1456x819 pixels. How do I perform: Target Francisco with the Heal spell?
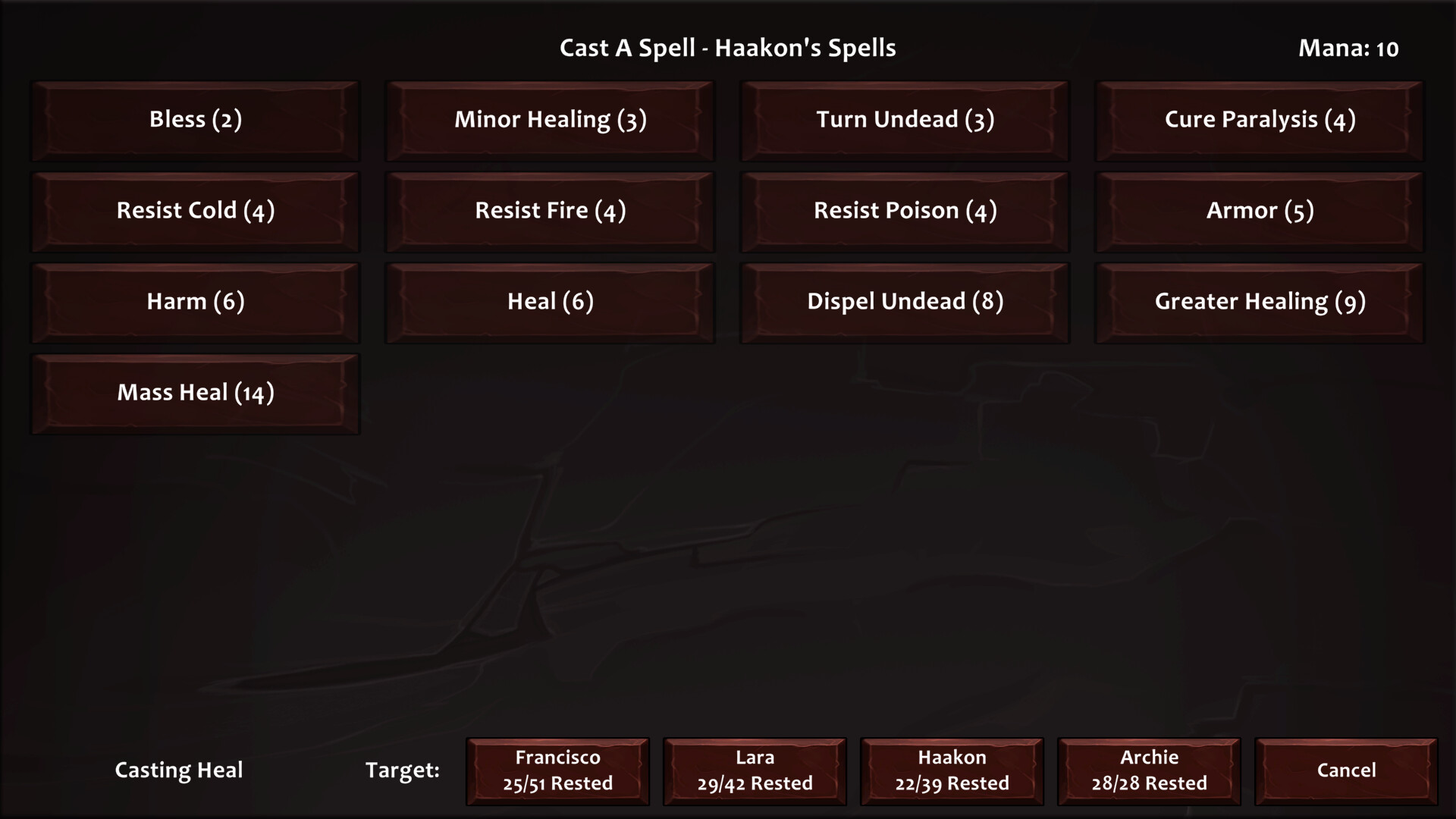(x=557, y=770)
